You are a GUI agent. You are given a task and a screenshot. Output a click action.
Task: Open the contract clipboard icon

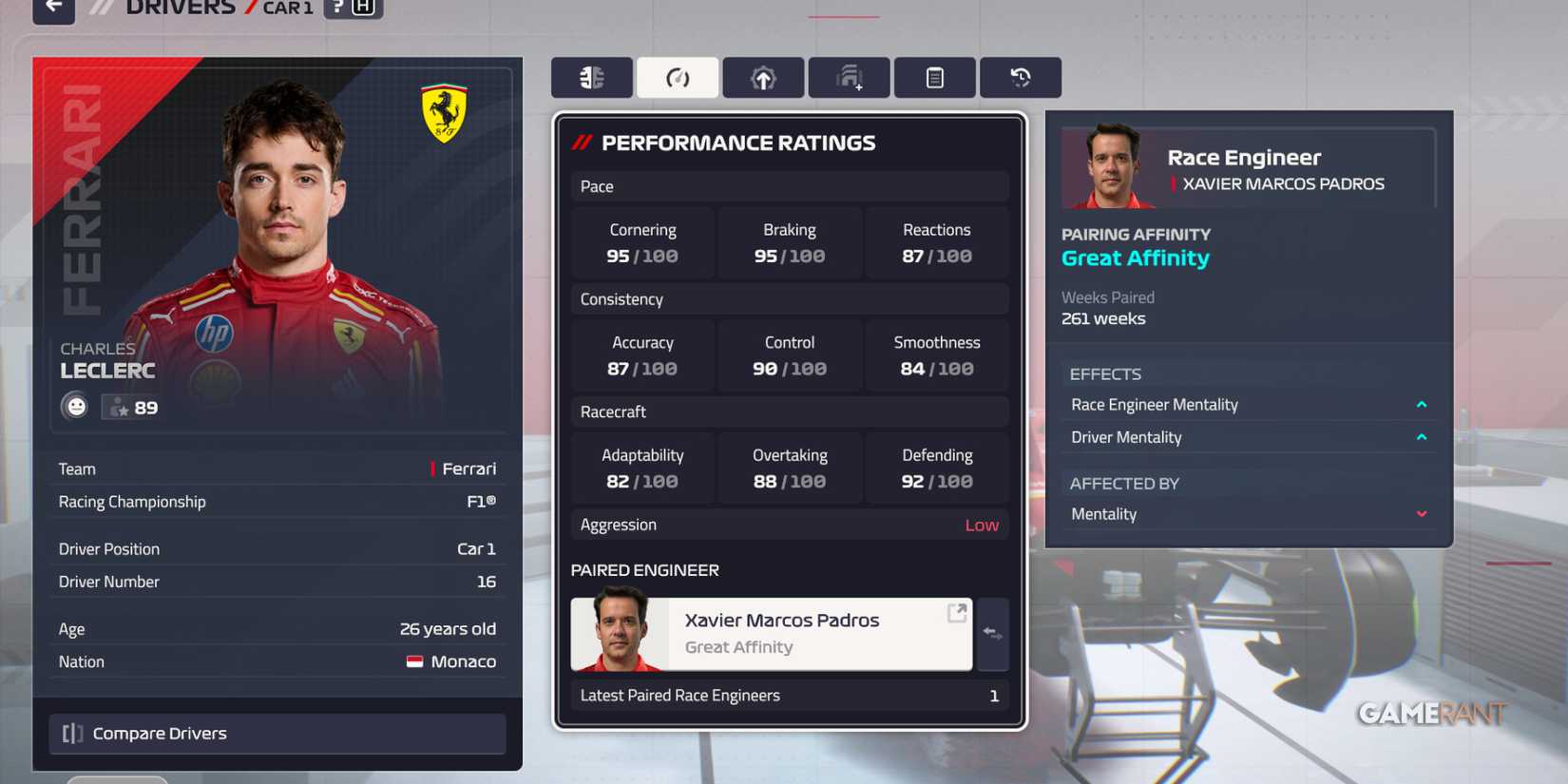[934, 77]
